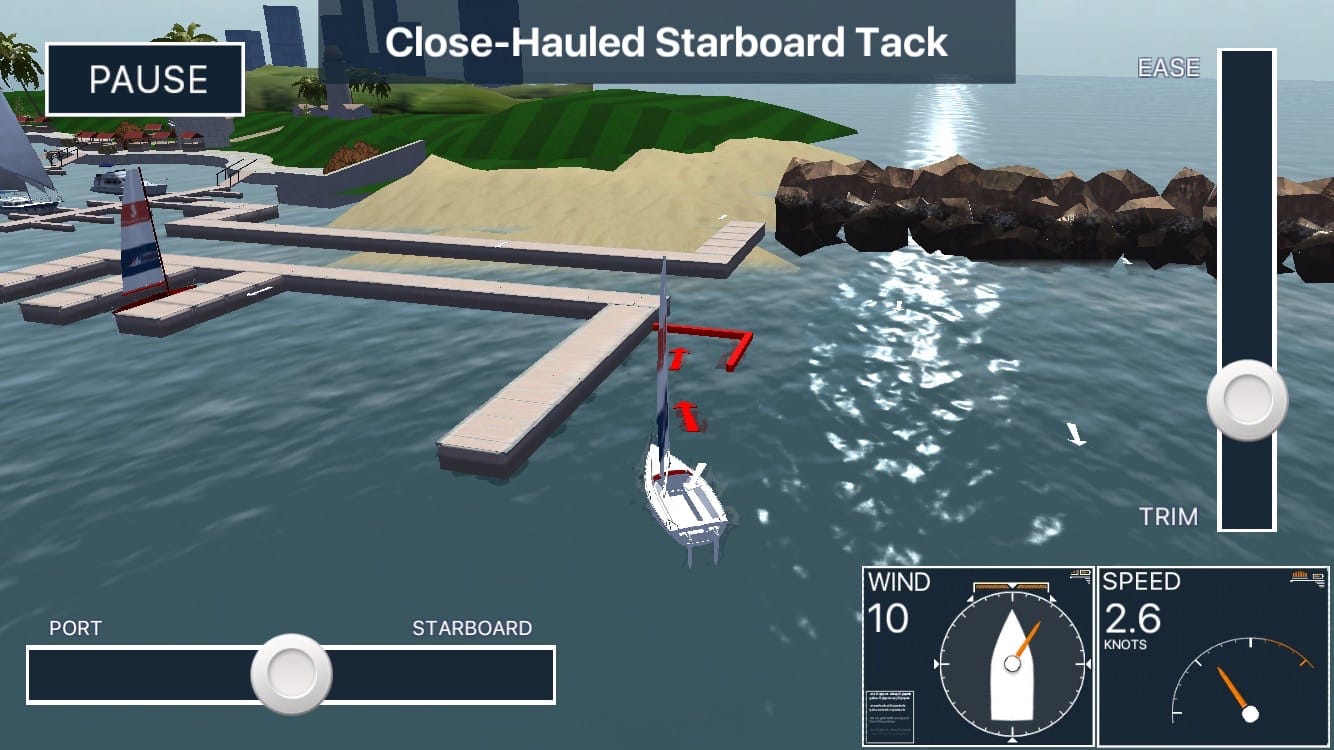Trim the sail at the bottom of the trim bar

click(1247, 505)
